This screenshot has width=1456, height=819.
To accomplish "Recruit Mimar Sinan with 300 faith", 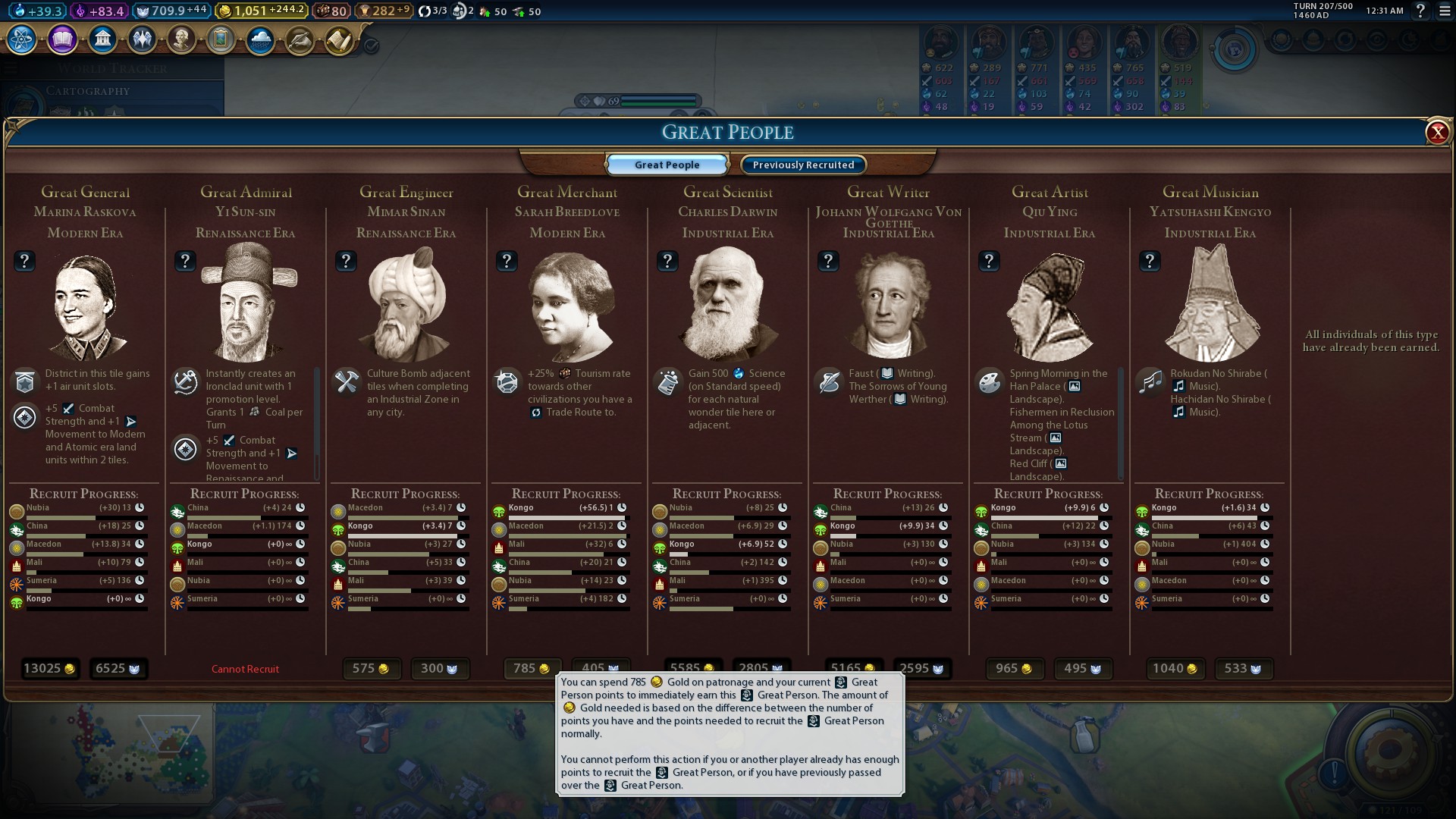I will click(440, 669).
